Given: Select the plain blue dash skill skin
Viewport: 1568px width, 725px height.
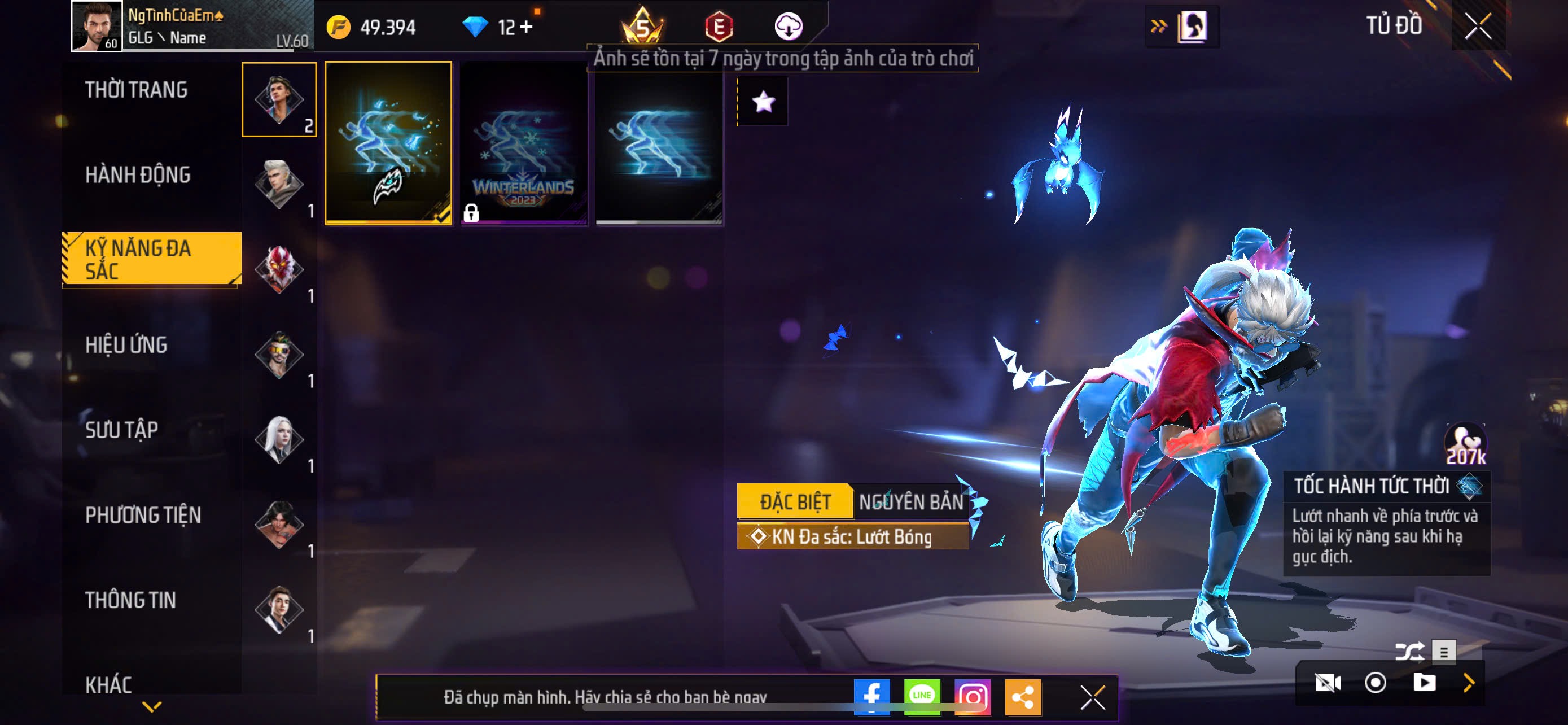Looking at the screenshot, I should coord(659,143).
